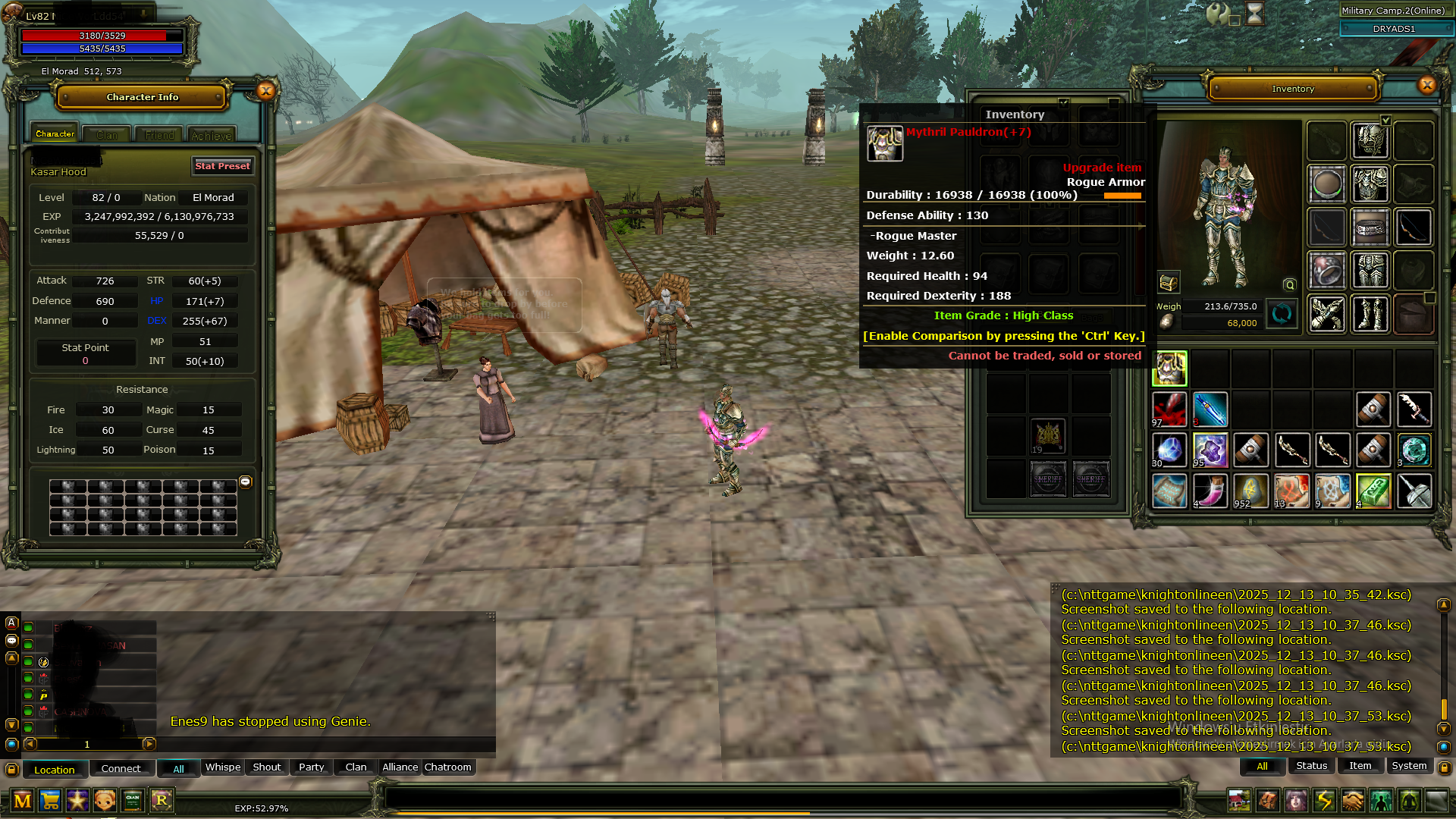This screenshot has width=1456, height=819.
Task: Click the handshake trade icon
Action: pyautogui.click(x=1352, y=801)
